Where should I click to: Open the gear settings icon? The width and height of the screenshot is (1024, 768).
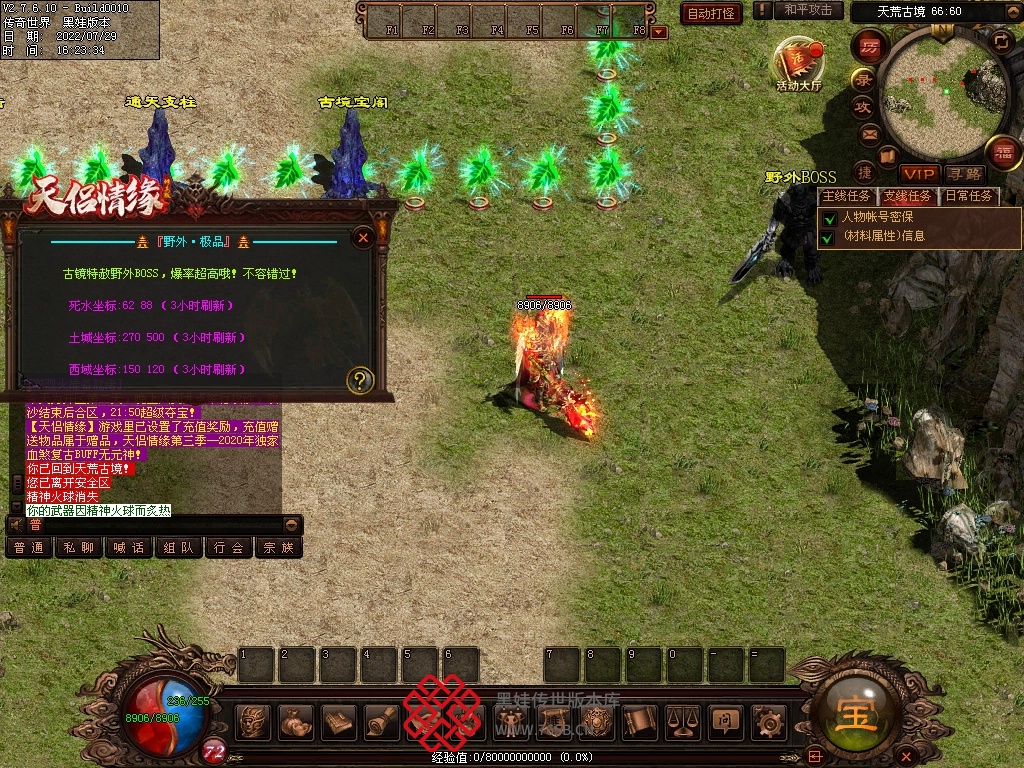(768, 721)
